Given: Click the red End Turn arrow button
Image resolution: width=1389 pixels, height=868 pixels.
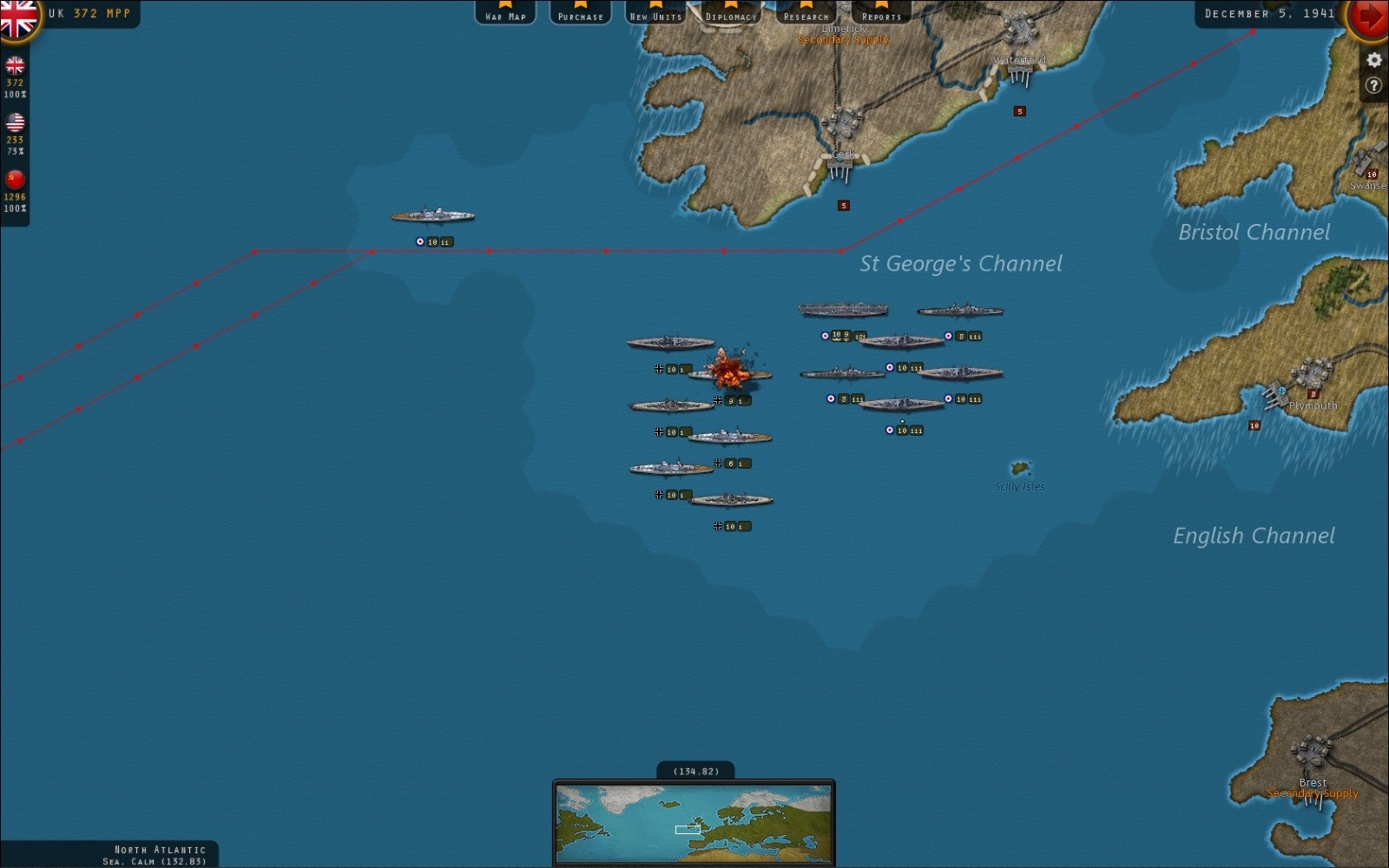Looking at the screenshot, I should (1370, 19).
